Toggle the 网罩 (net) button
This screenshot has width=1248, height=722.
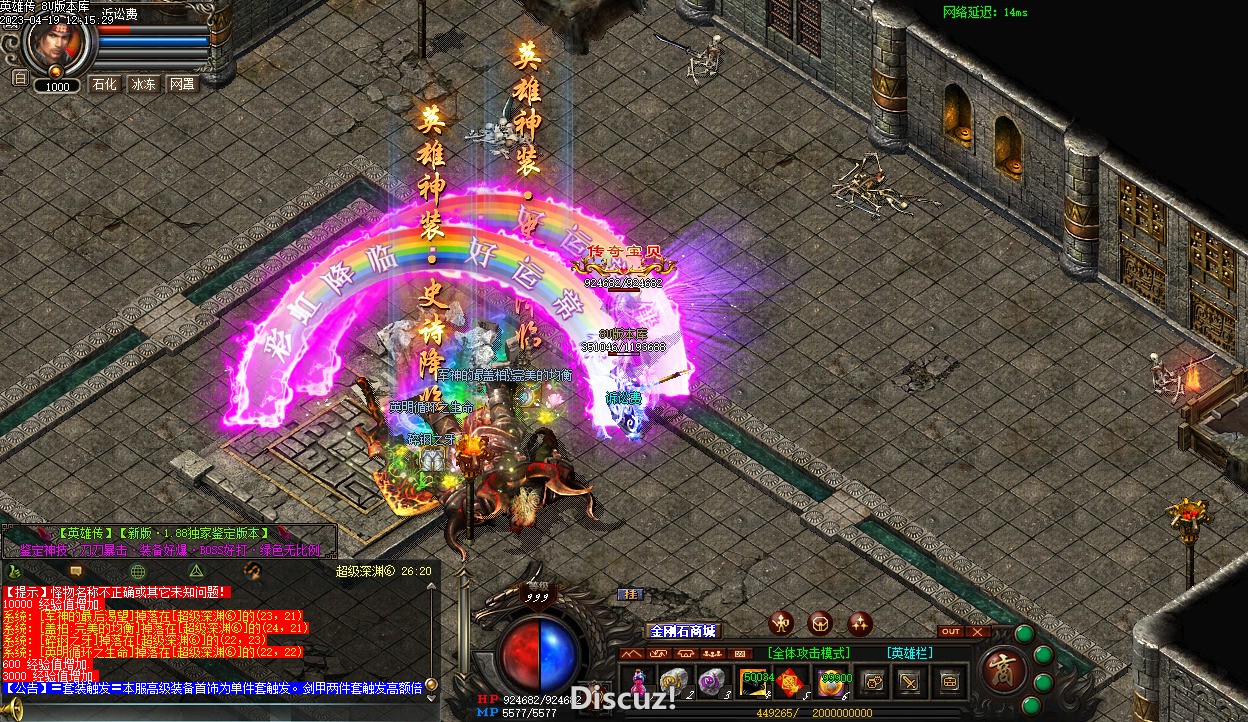tap(181, 84)
